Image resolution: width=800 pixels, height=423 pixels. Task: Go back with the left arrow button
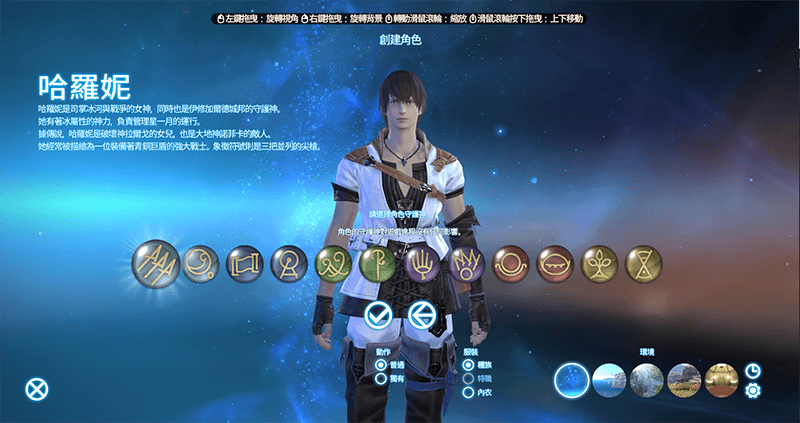(421, 316)
